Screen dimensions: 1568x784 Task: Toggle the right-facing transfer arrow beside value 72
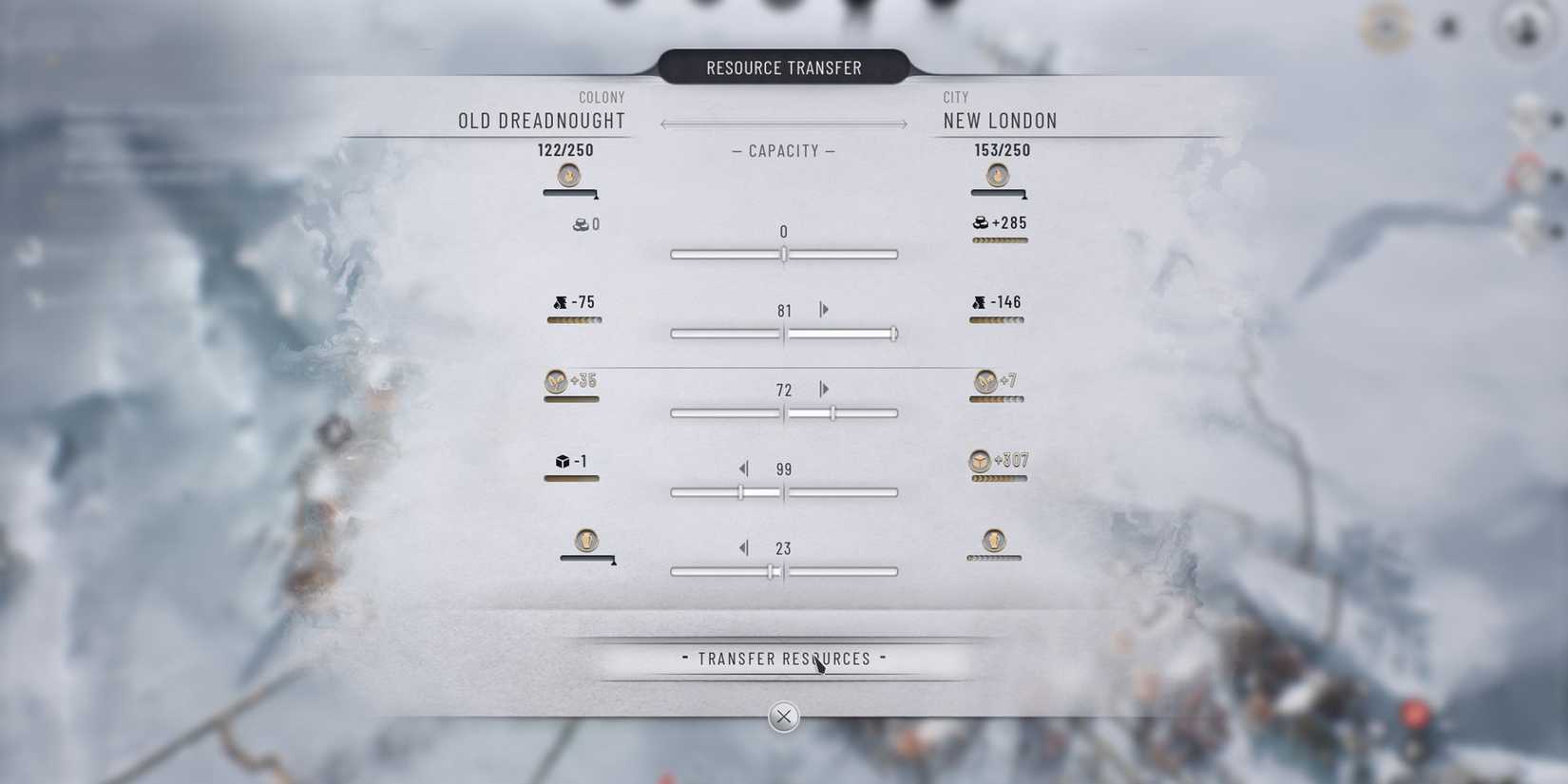(x=823, y=389)
